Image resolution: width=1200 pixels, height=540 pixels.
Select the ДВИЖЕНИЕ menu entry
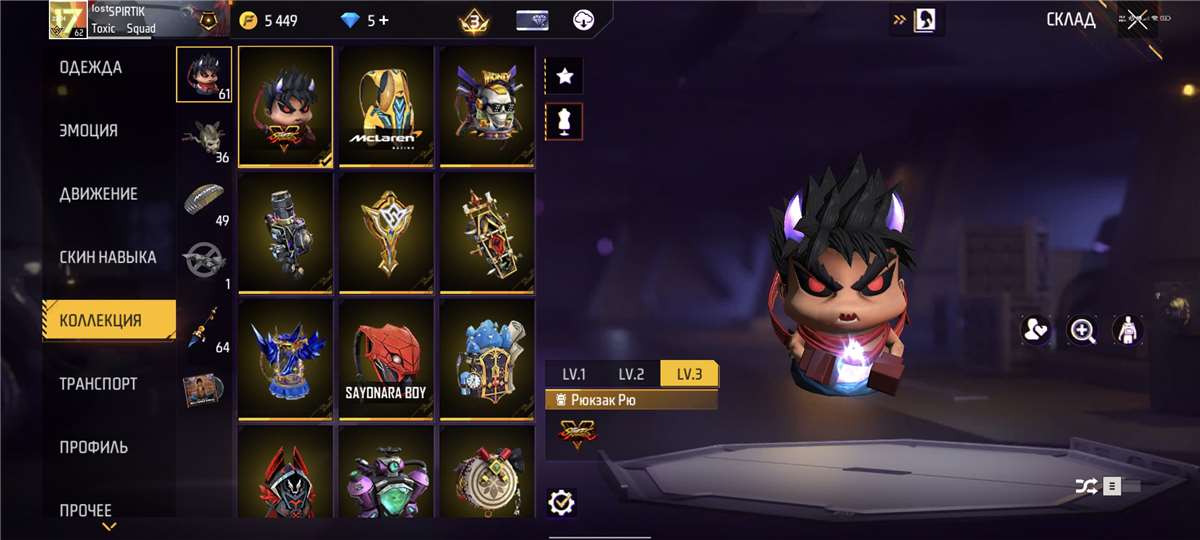(98, 194)
